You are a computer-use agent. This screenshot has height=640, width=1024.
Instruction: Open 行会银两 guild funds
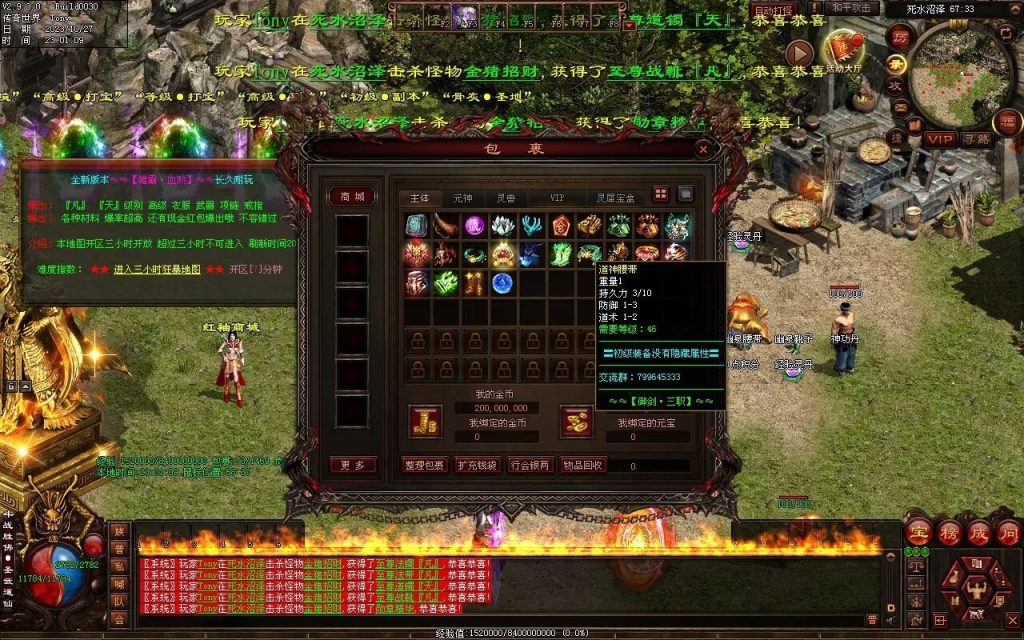pyautogui.click(x=529, y=465)
